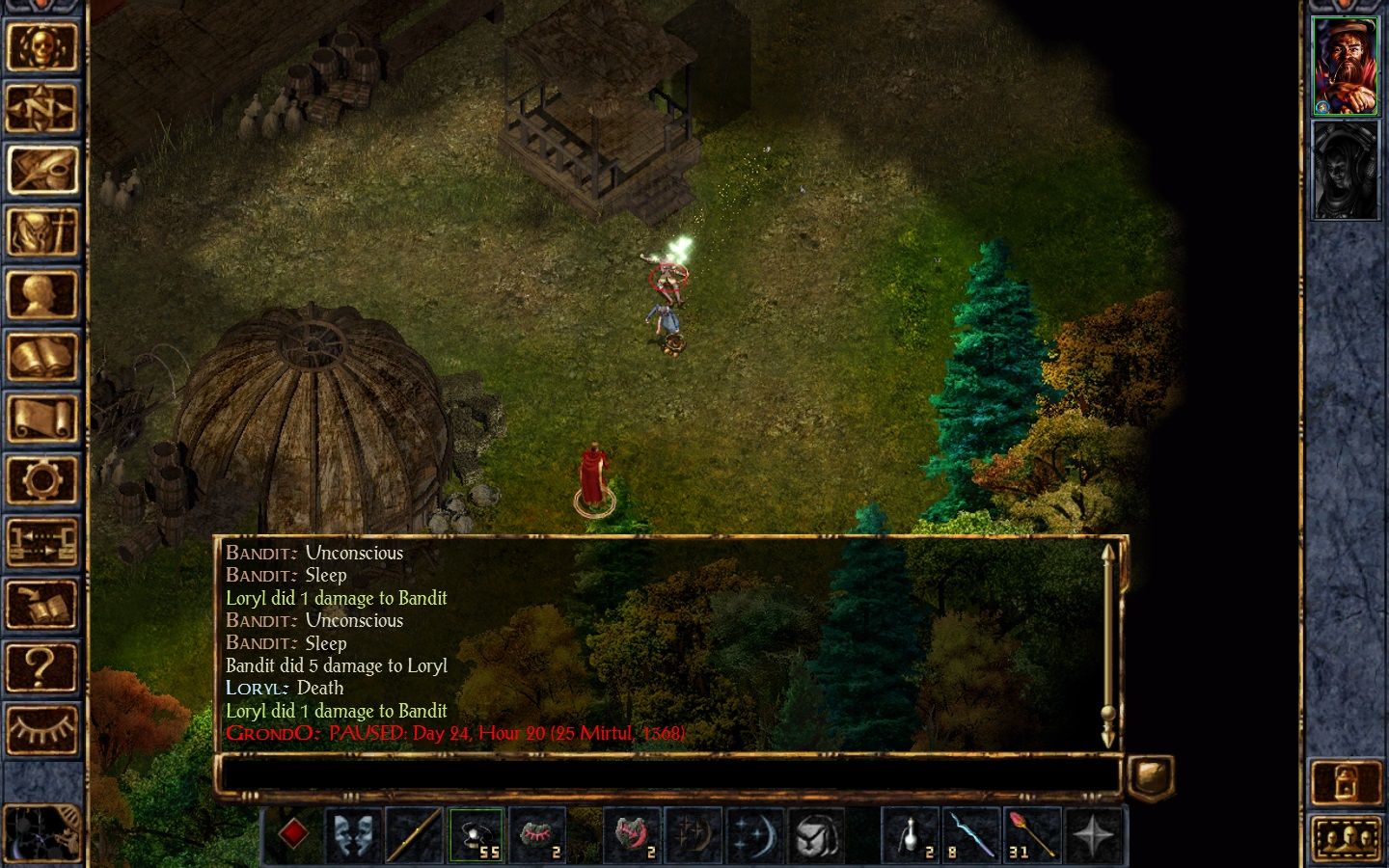Open game options with the gear button
This screenshot has height=868, width=1389.
point(41,479)
